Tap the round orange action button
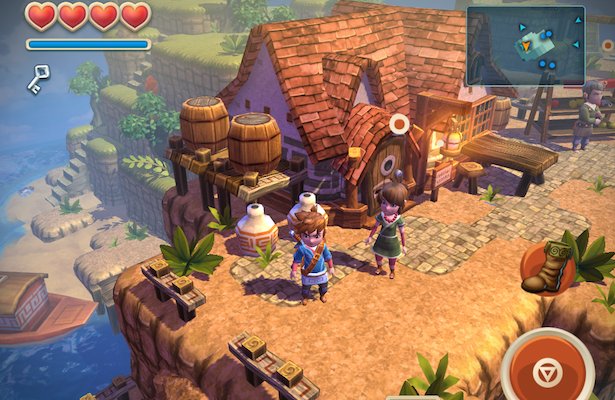Screen dimensions: 615x400 [x=545, y=369]
